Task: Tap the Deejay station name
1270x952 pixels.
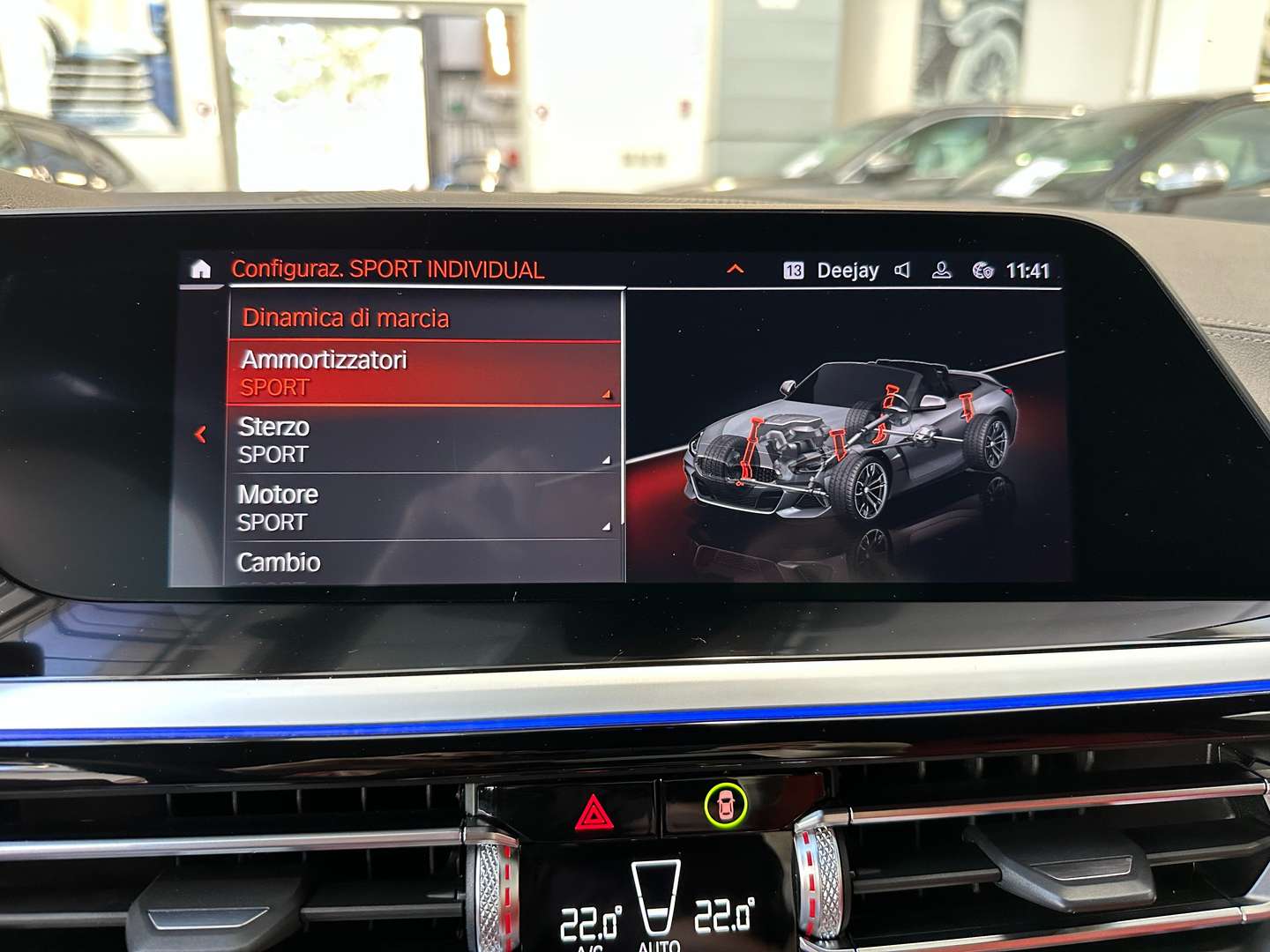Action: click(848, 270)
